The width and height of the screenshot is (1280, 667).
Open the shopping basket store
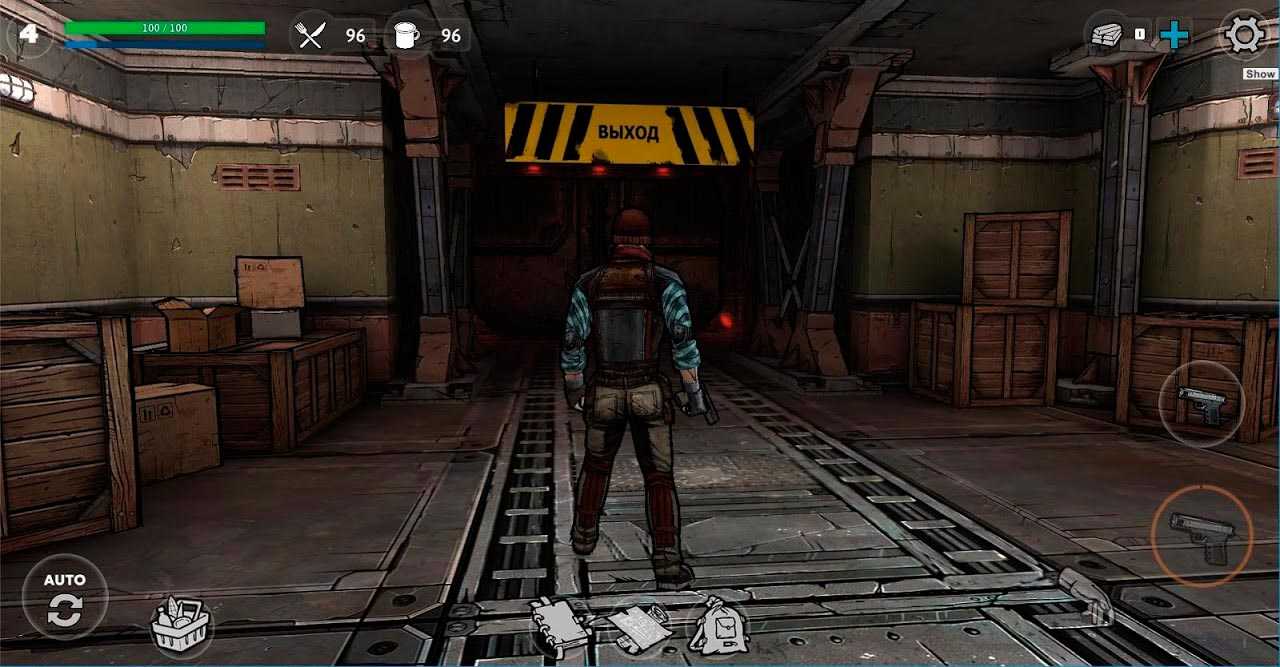tap(180, 625)
